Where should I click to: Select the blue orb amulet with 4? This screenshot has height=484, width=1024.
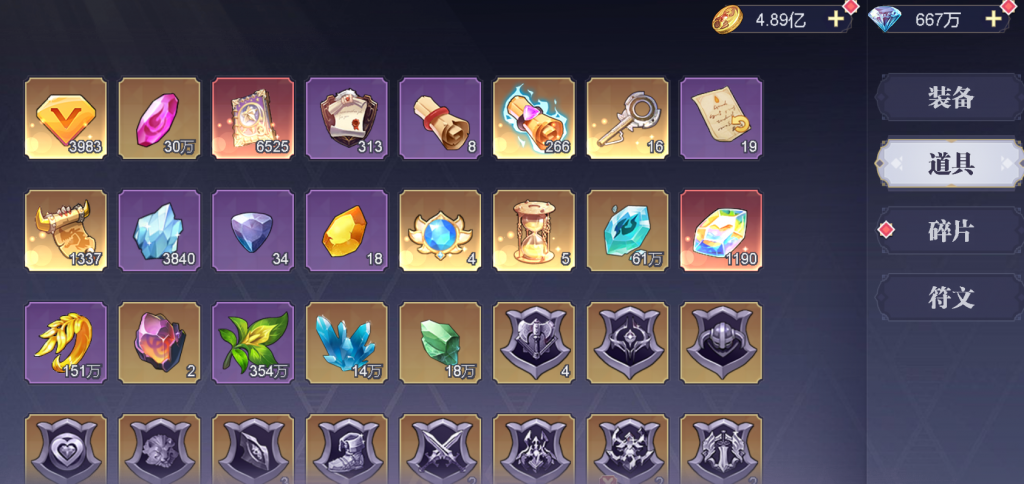pos(440,230)
